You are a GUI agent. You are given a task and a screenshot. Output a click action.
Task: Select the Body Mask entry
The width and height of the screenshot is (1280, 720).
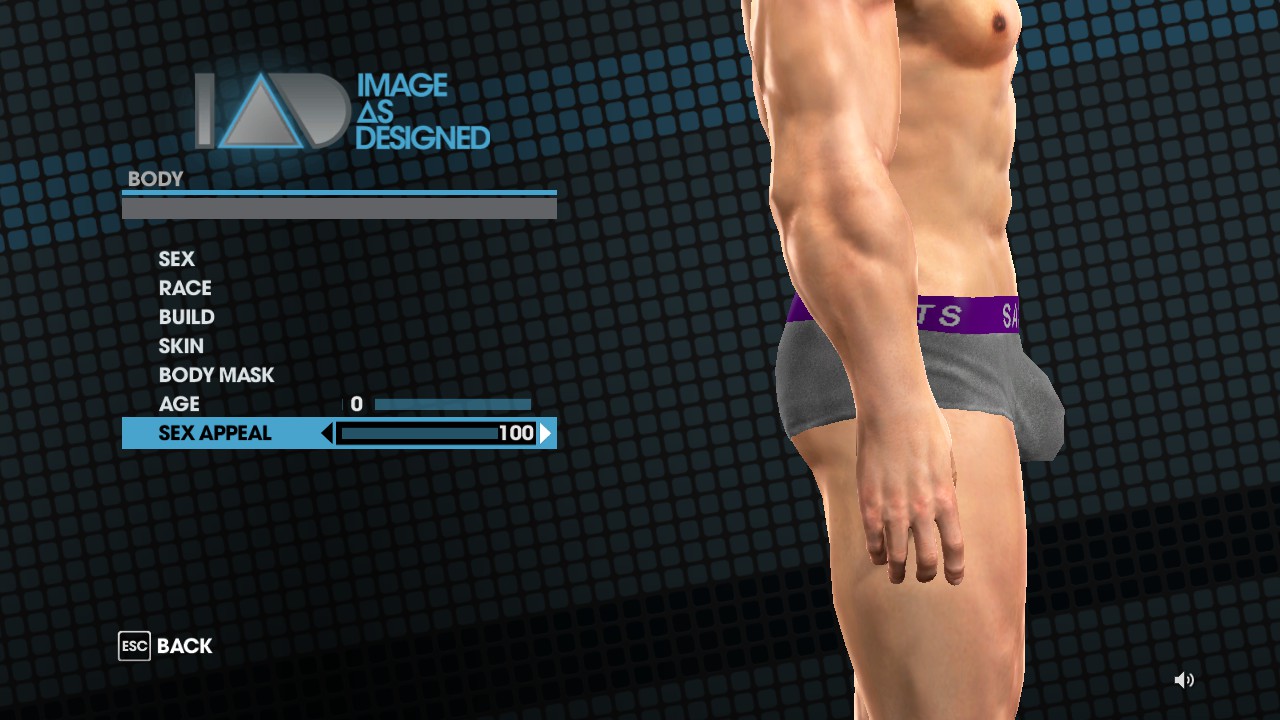(216, 375)
